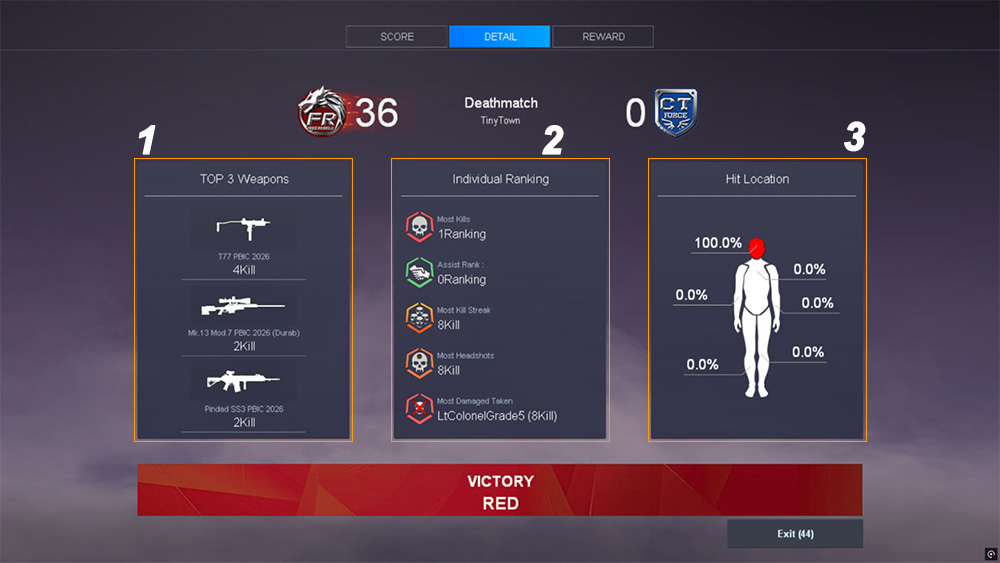Click the red head on body diagram
1000x563 pixels.
pos(757,246)
